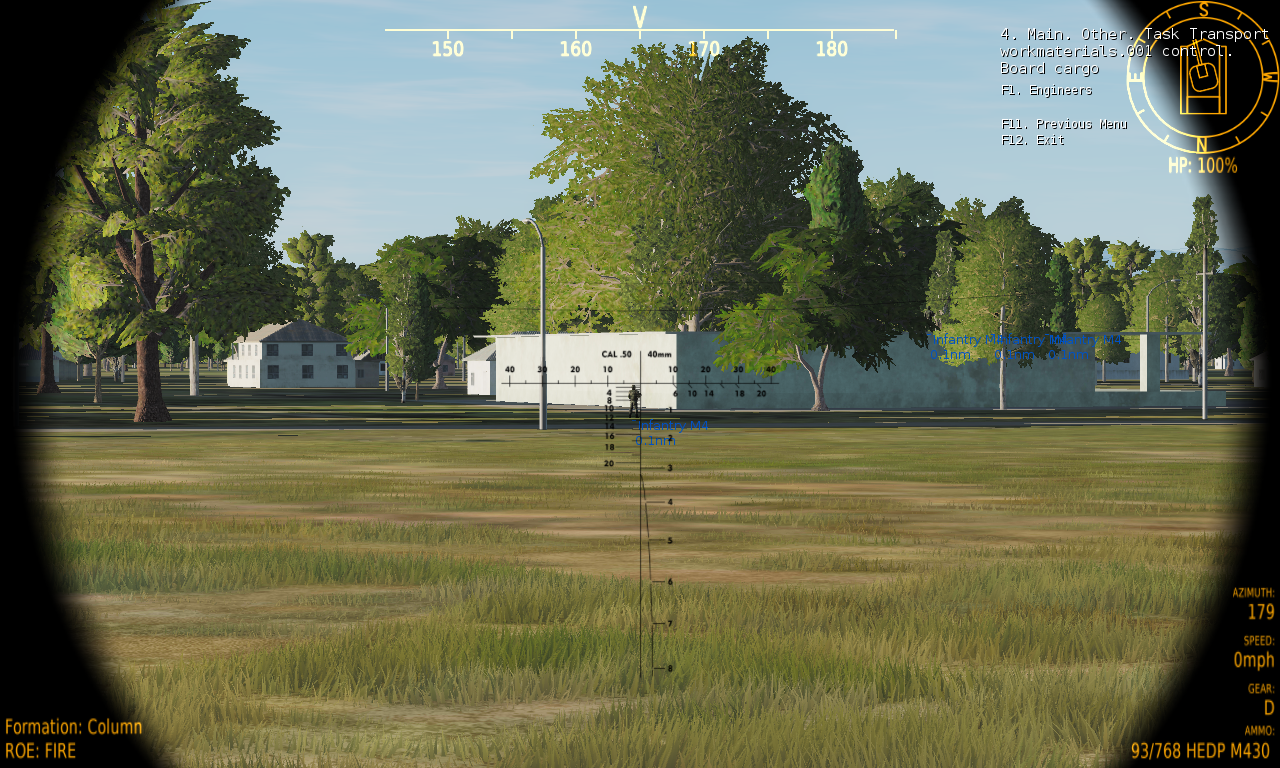Select the Engineers menu entry

tap(1046, 90)
